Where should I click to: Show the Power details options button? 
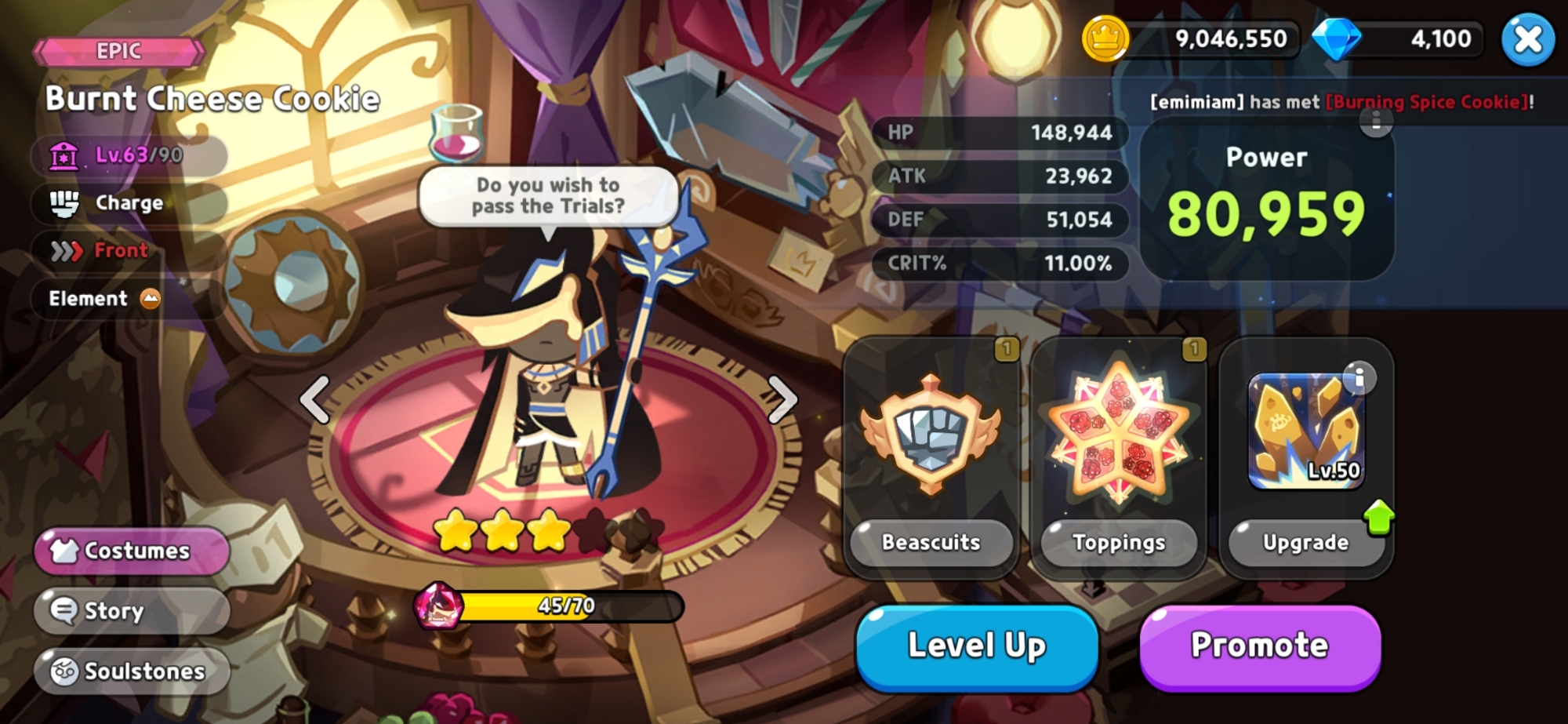1376,122
